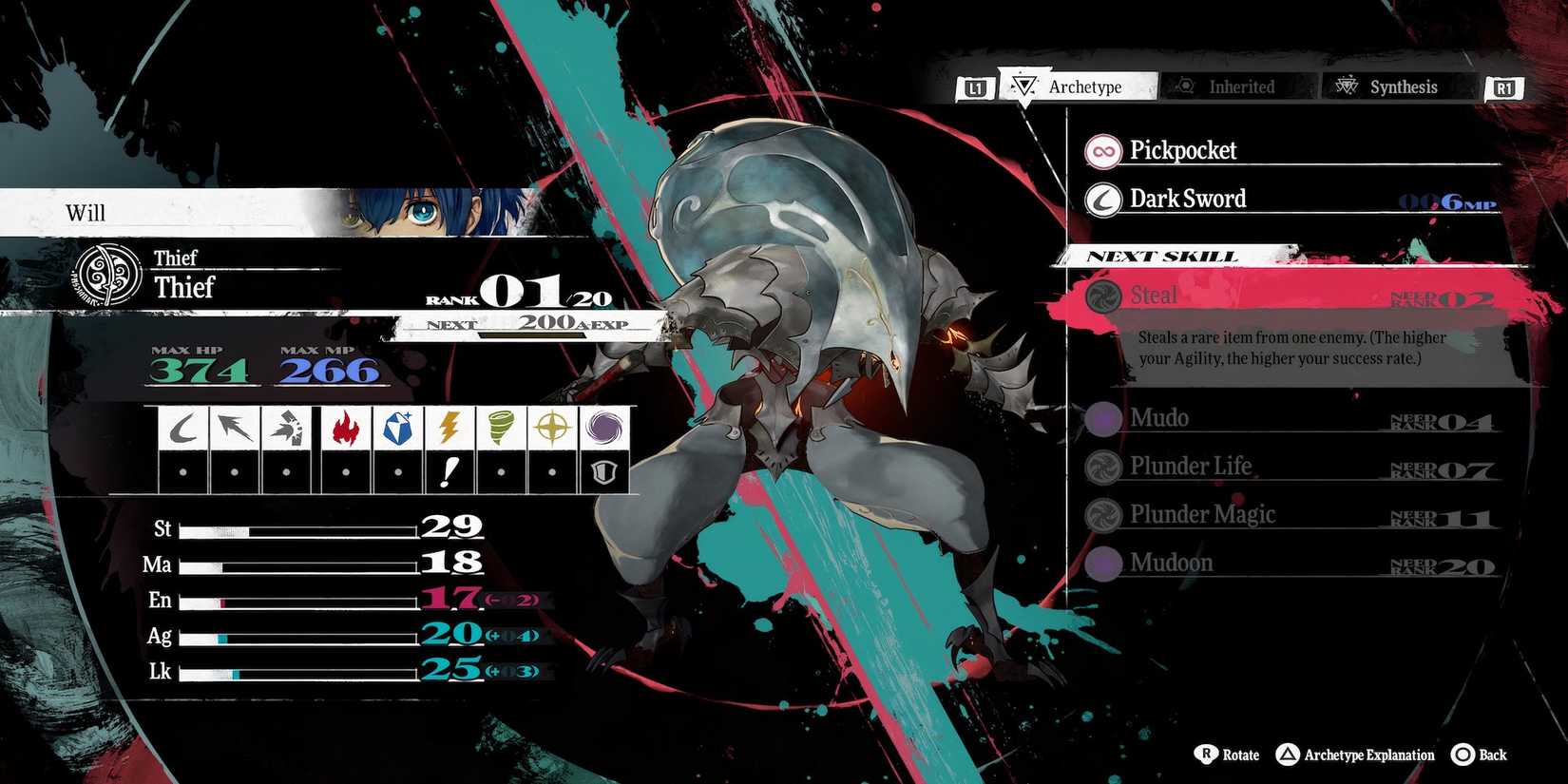Click the Light affinity icon
1568x784 pixels.
[x=552, y=428]
